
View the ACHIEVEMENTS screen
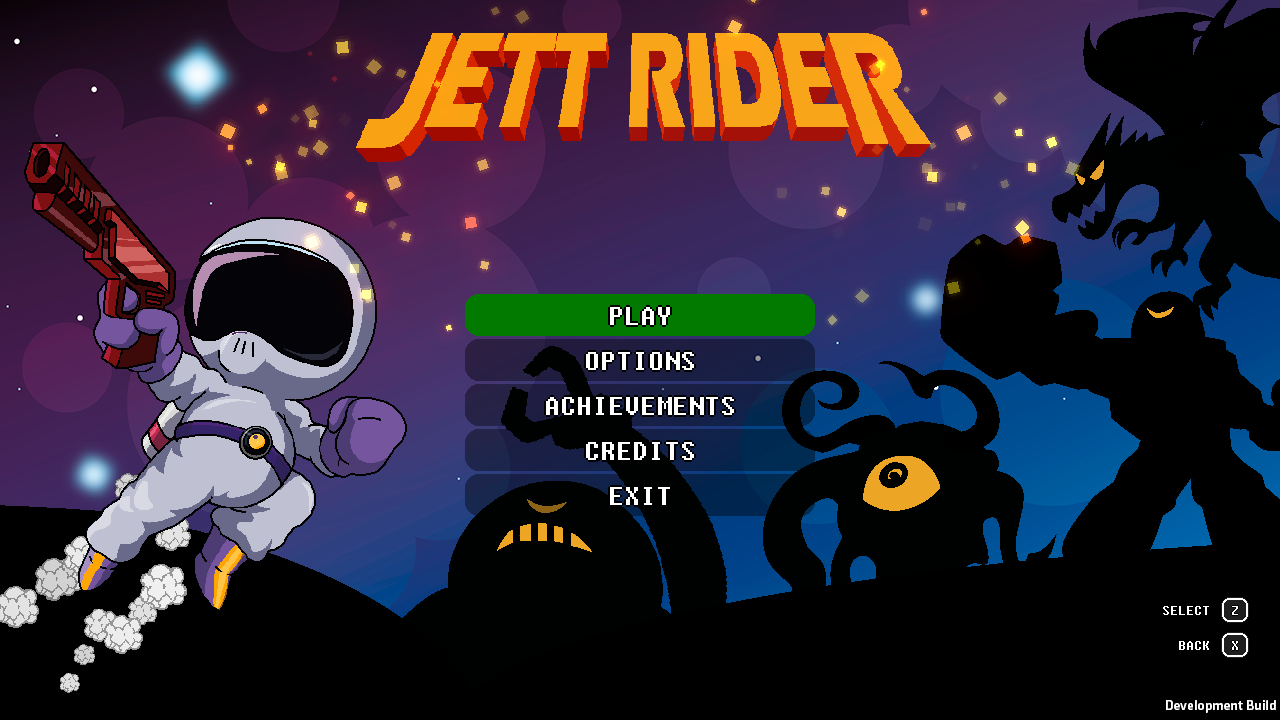pyautogui.click(x=638, y=406)
